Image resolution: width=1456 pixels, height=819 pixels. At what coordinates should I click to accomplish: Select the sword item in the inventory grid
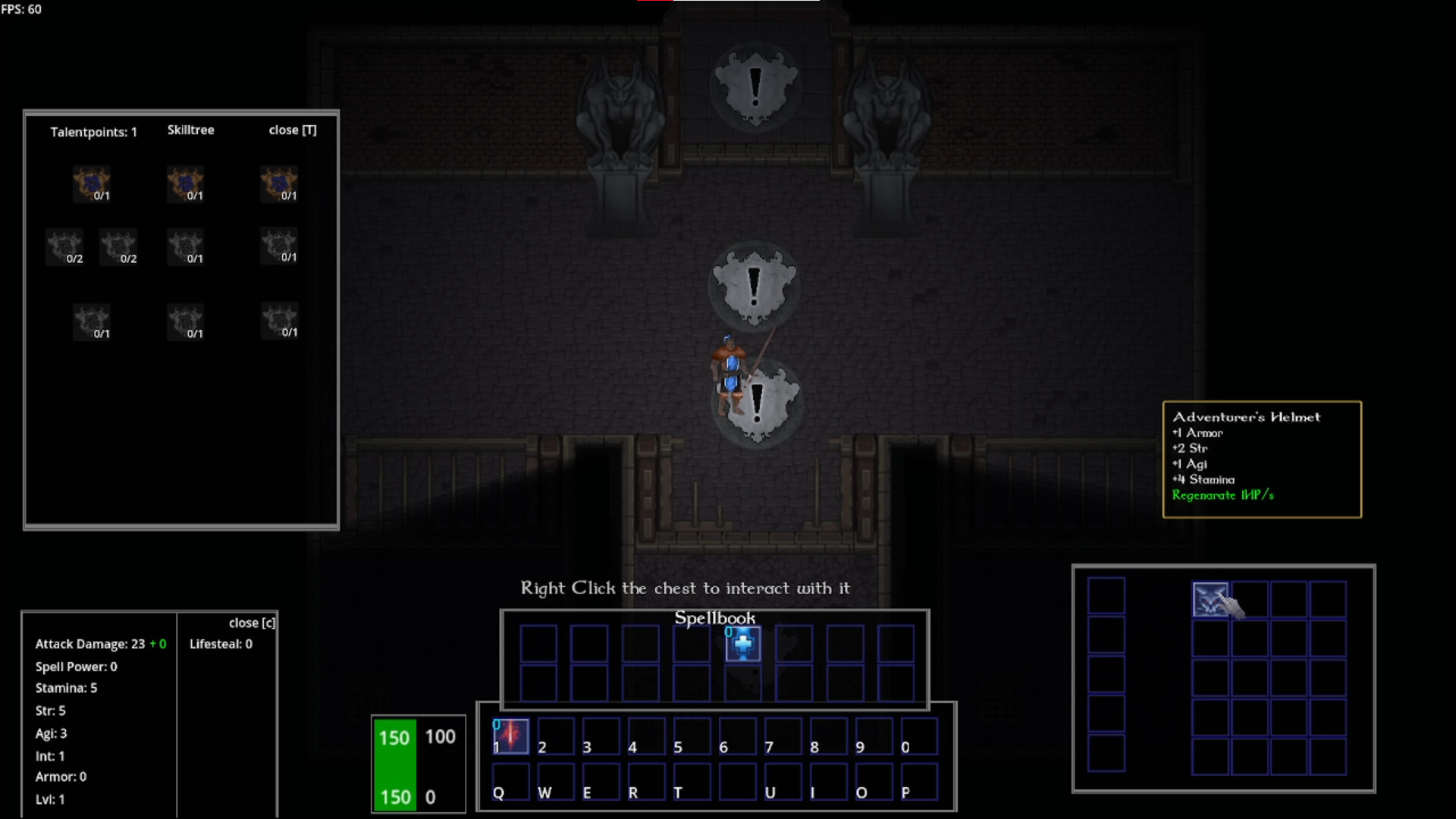coord(1211,598)
